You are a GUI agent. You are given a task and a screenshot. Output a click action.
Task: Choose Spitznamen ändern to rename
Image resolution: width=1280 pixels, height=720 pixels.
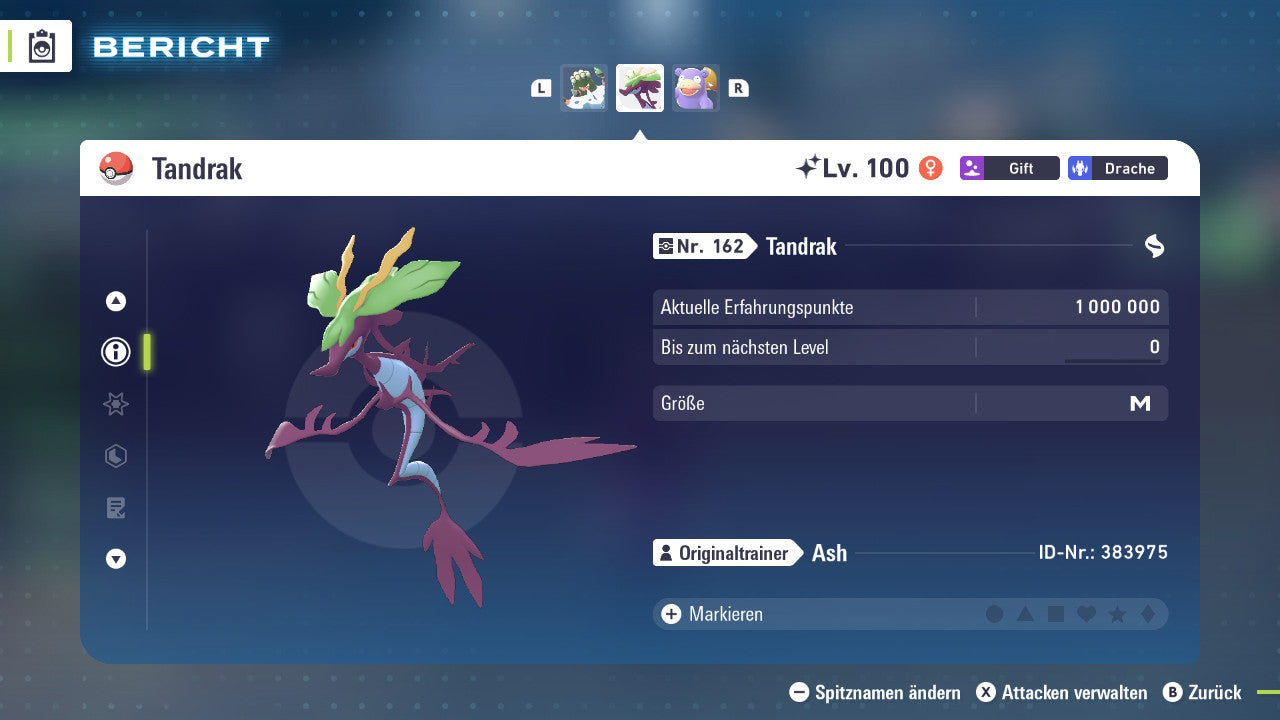point(875,692)
